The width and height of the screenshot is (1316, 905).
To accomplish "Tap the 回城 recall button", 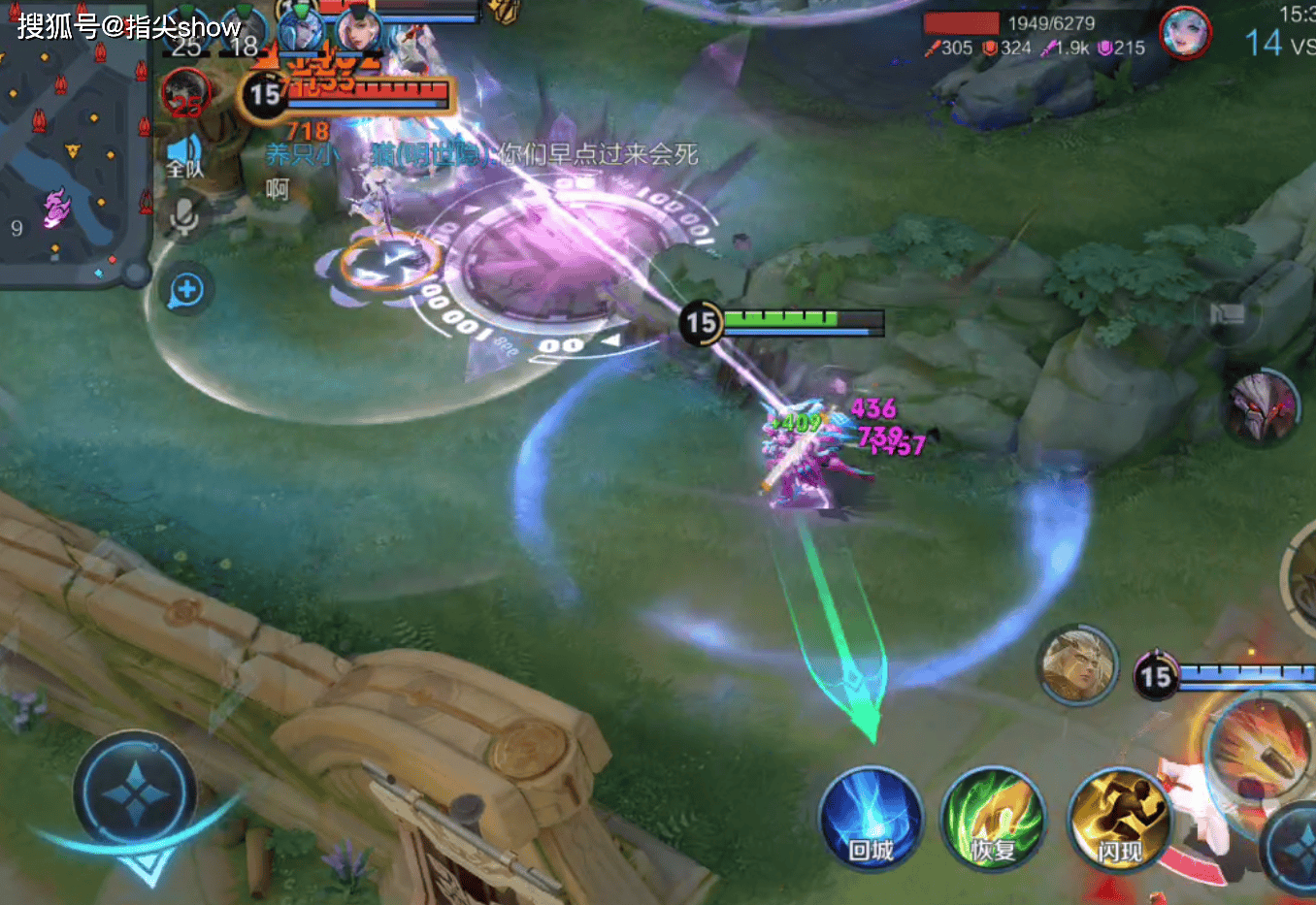I will 870,819.
